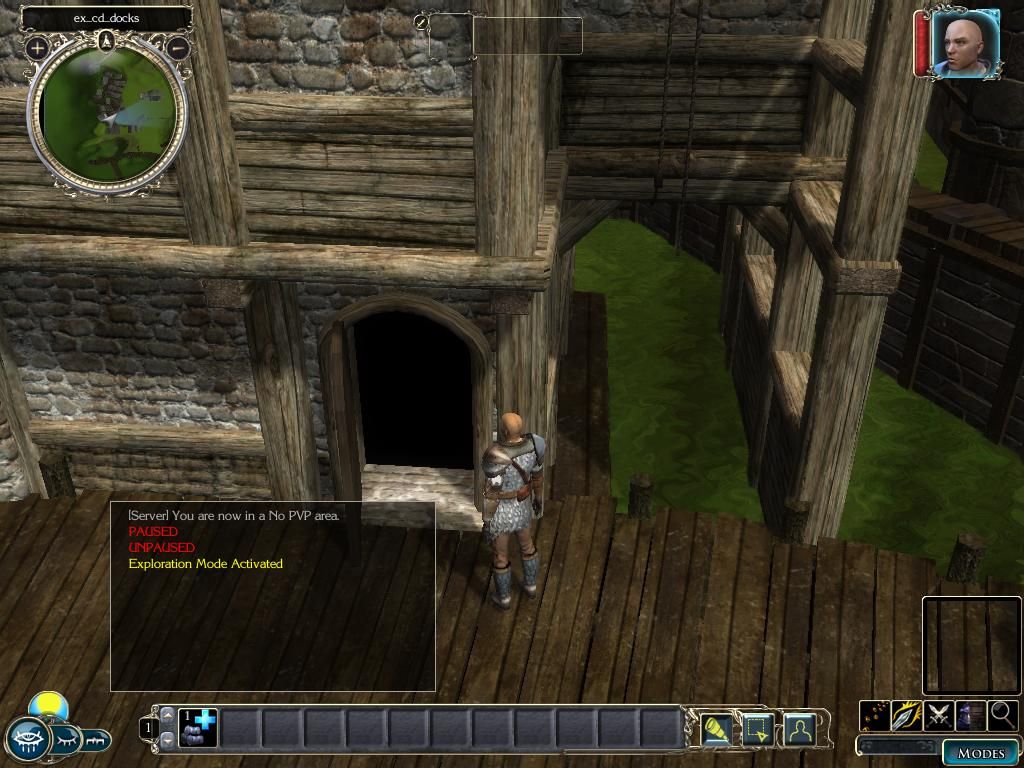Click the open eye icon
Screen dimensions: 1024x768
click(x=26, y=740)
